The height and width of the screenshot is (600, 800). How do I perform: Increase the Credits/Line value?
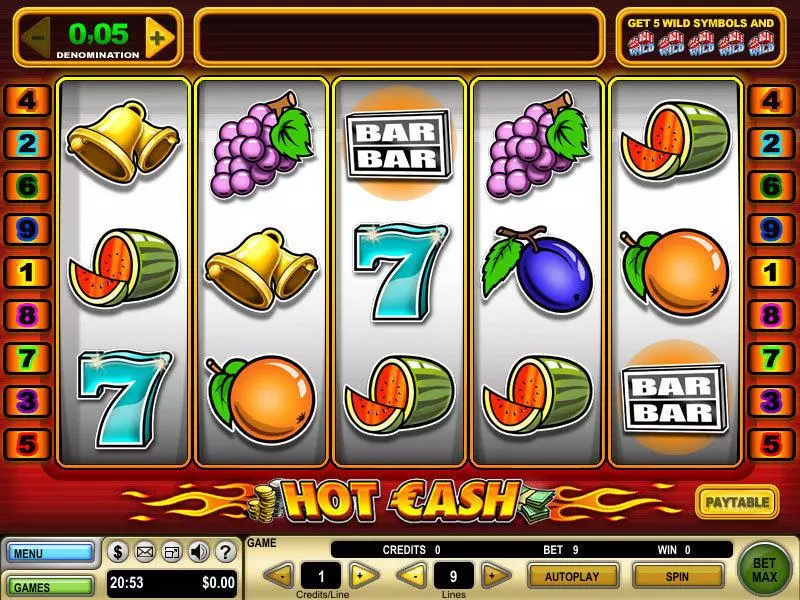coord(364,575)
